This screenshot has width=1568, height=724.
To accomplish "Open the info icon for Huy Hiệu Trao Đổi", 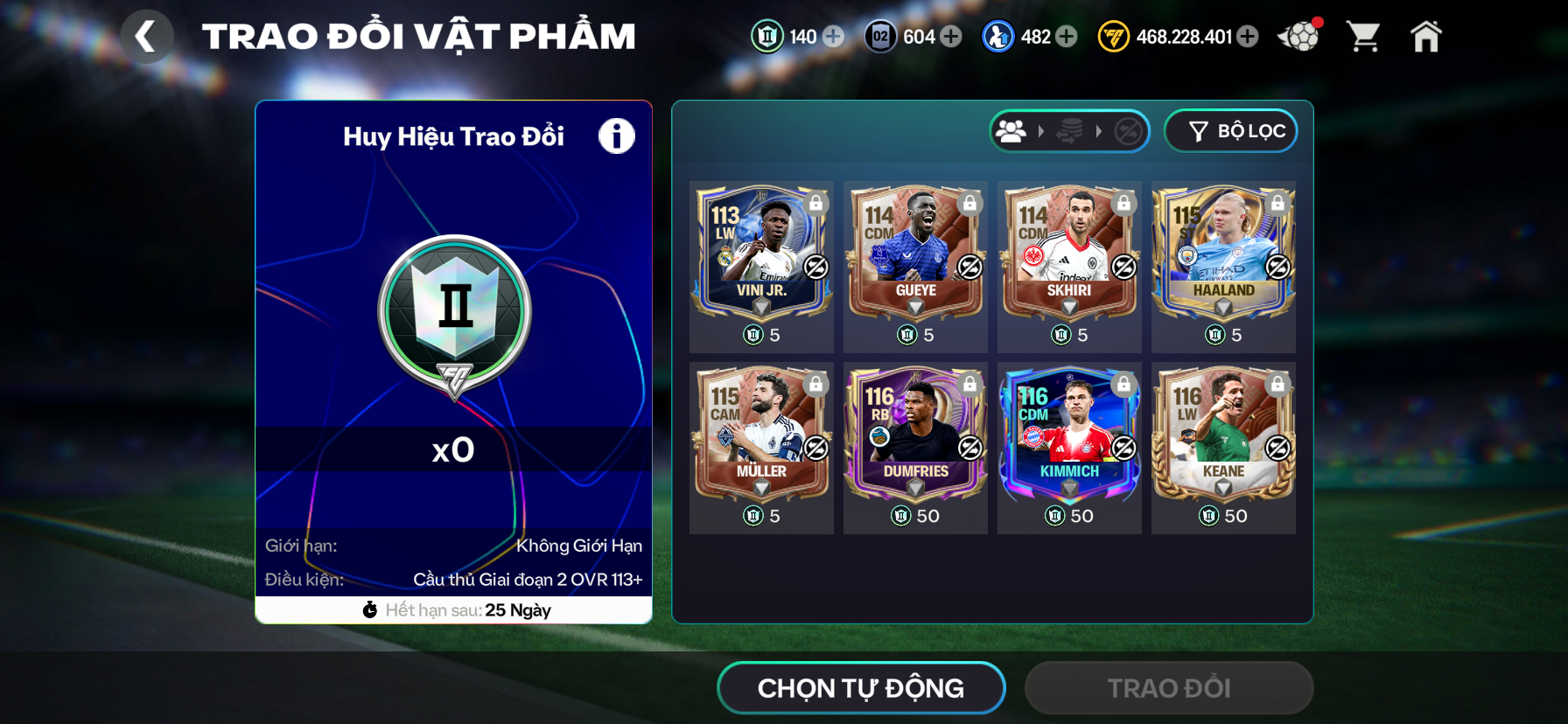I will coord(616,136).
